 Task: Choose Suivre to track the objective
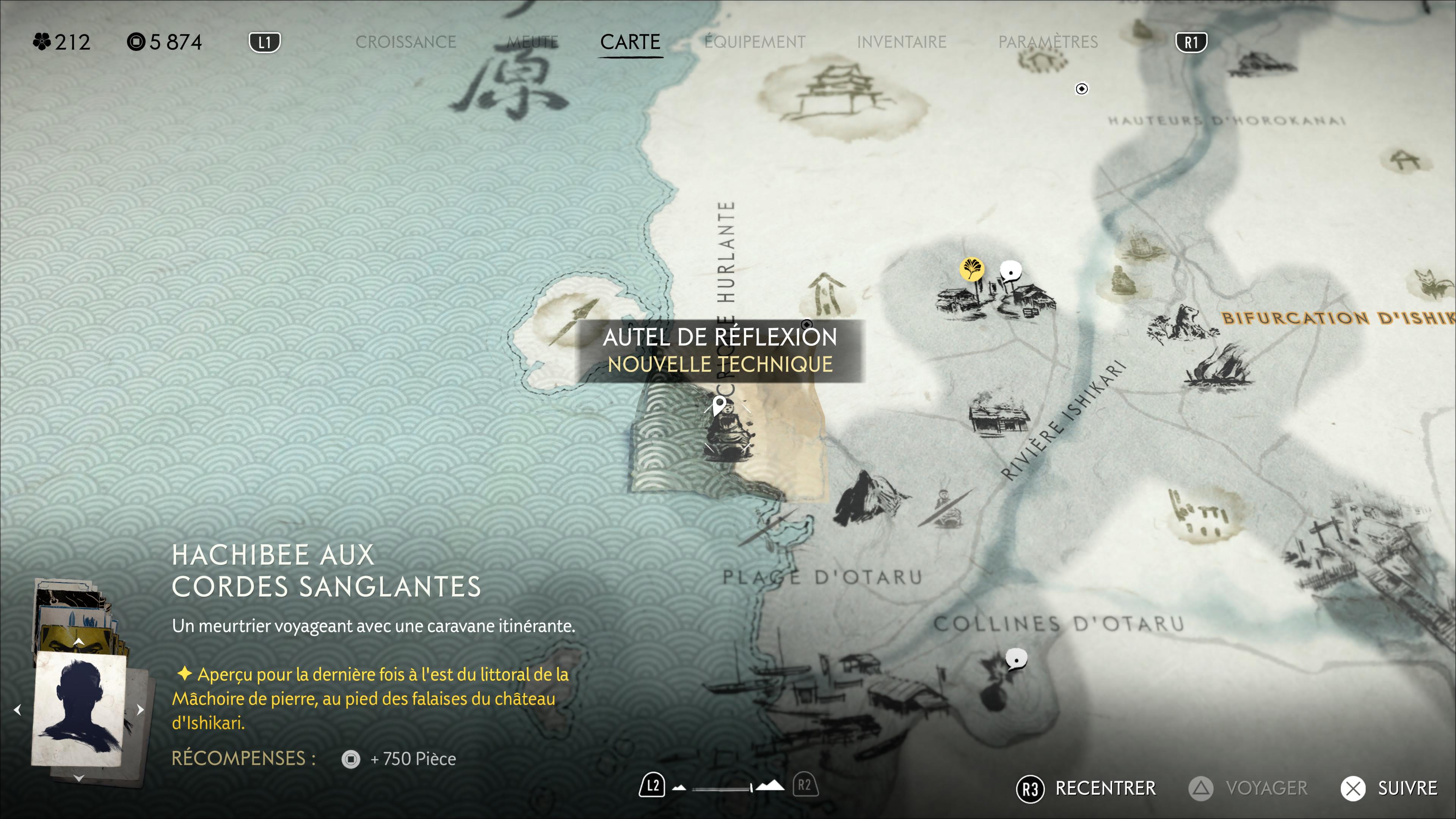point(1390,788)
